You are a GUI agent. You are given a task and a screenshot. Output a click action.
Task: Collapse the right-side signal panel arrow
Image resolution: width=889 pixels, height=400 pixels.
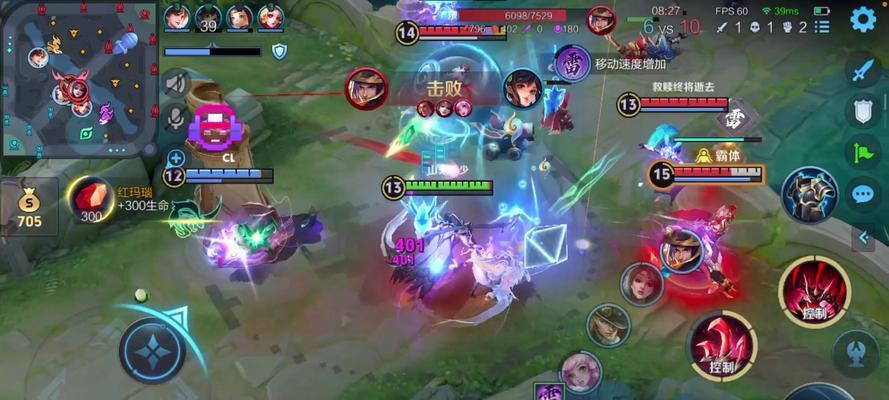862,237
